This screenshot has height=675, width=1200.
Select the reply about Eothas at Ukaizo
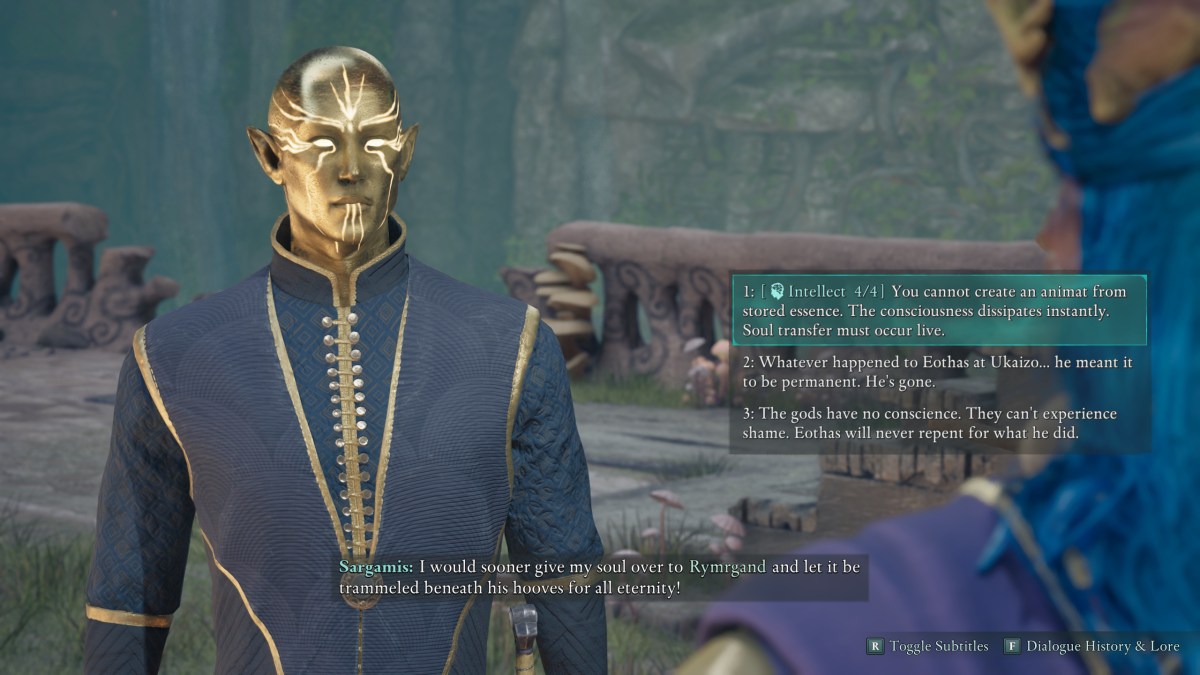point(937,372)
